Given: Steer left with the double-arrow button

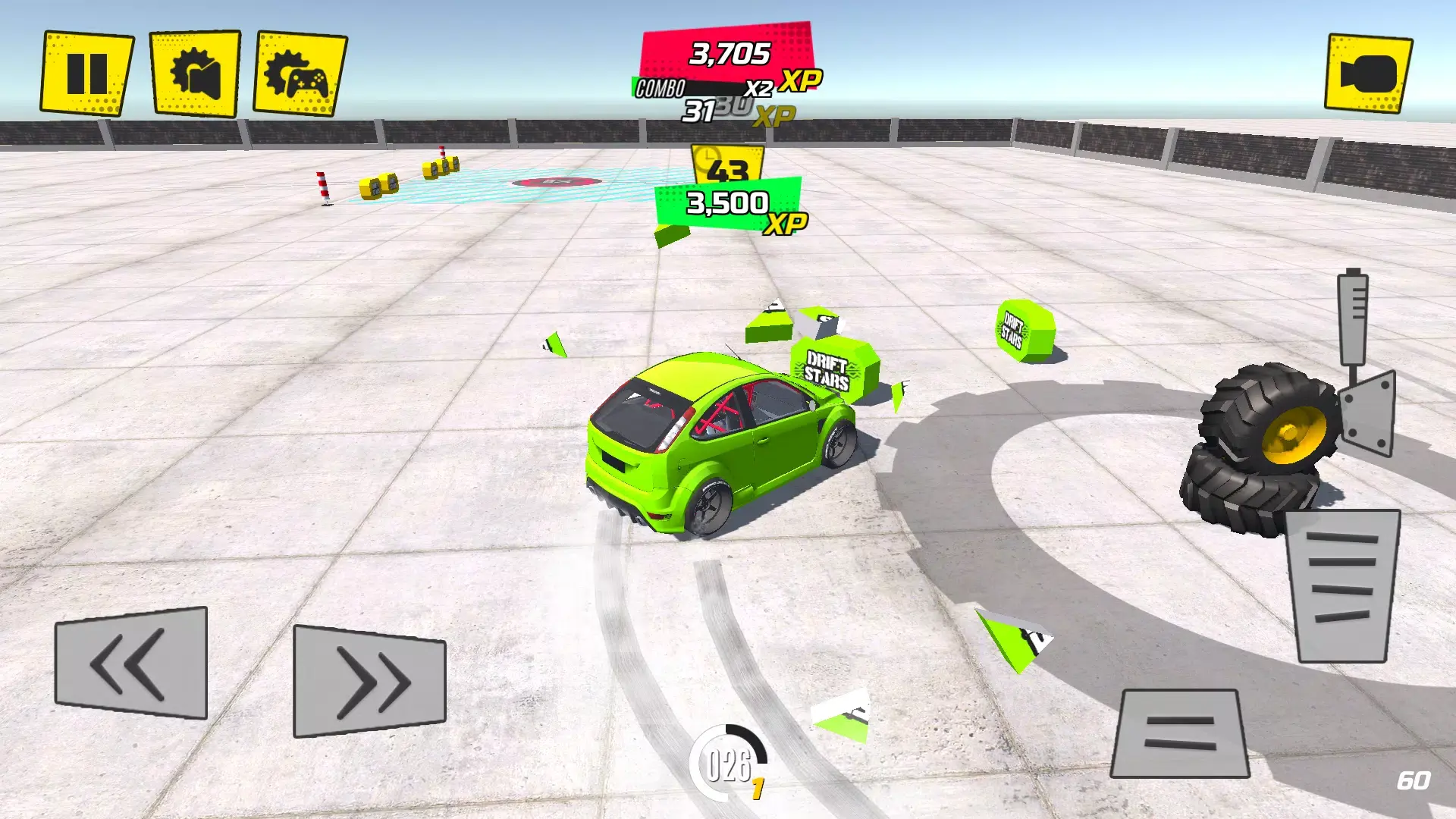Looking at the screenshot, I should [130, 664].
